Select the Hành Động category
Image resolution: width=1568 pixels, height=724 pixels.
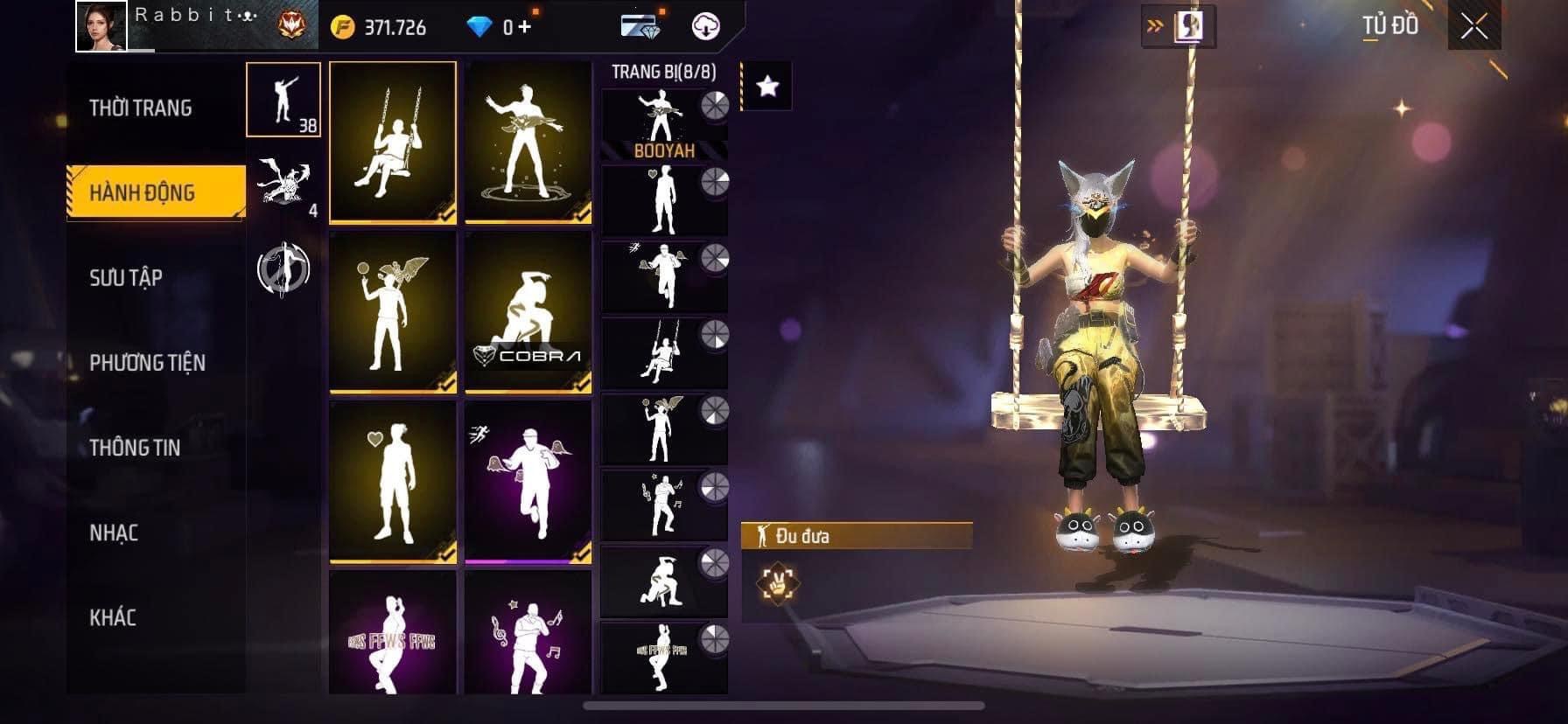[x=143, y=192]
